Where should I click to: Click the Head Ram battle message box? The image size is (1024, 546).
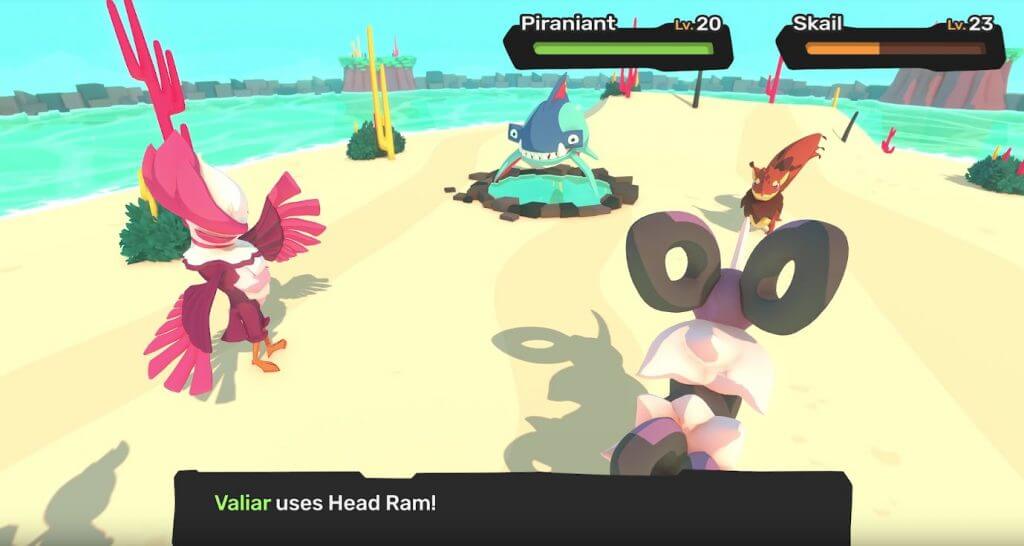(x=511, y=507)
